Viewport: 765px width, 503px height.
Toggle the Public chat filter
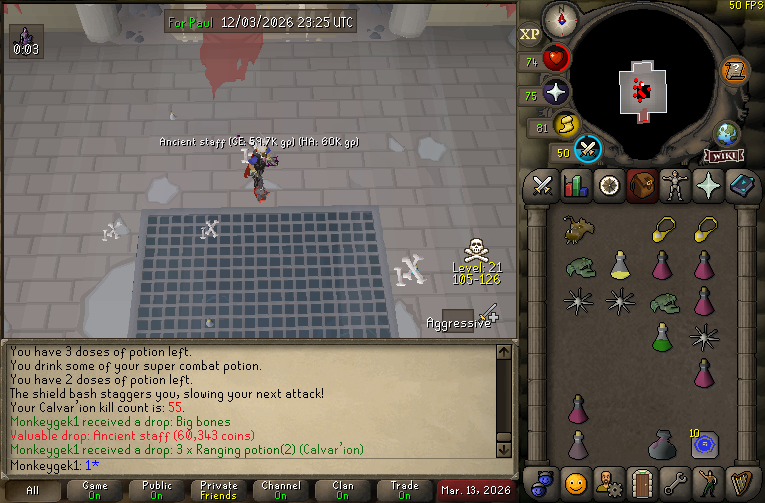[156, 491]
